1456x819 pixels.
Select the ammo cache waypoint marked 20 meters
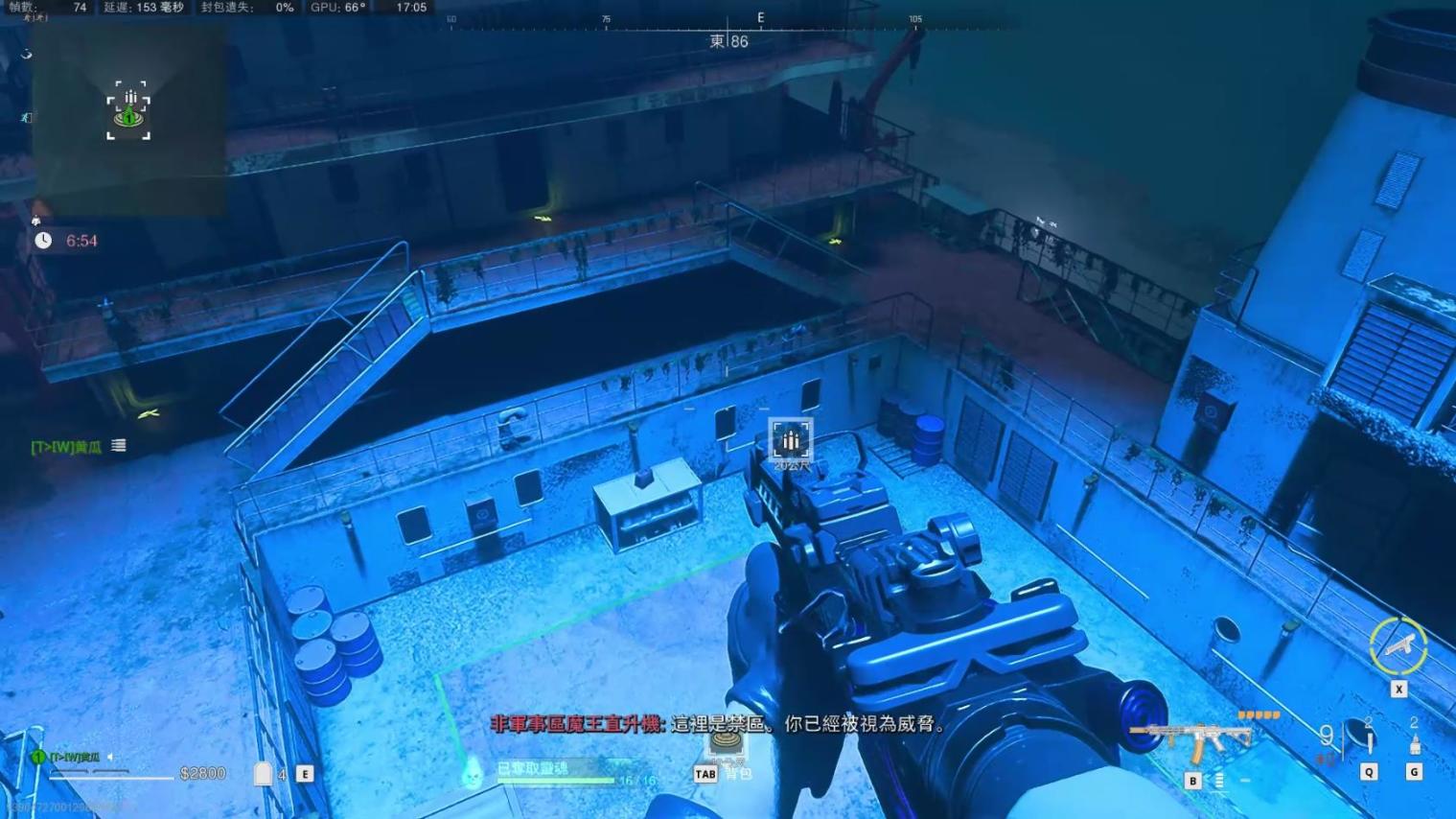click(x=791, y=440)
